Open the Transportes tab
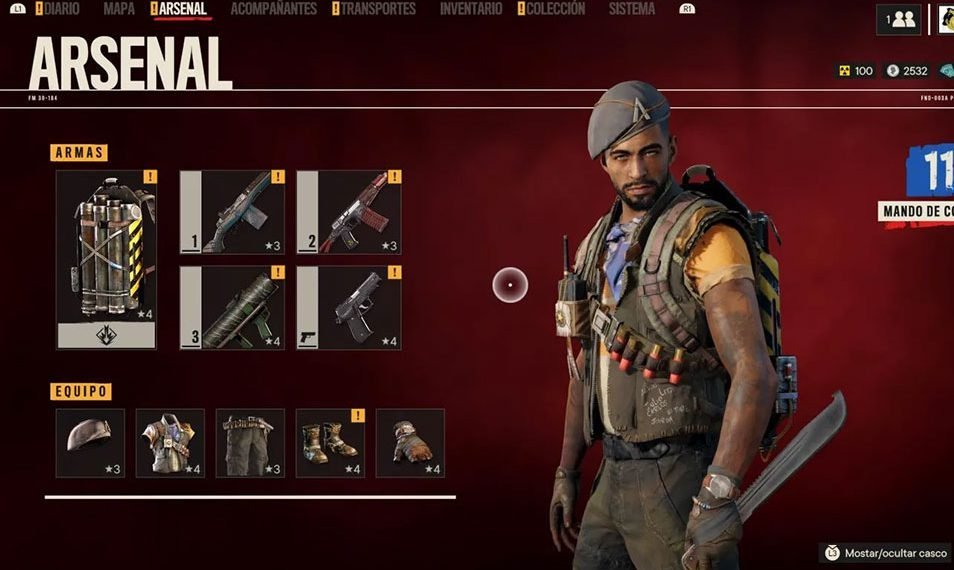The image size is (954, 570). [378, 9]
